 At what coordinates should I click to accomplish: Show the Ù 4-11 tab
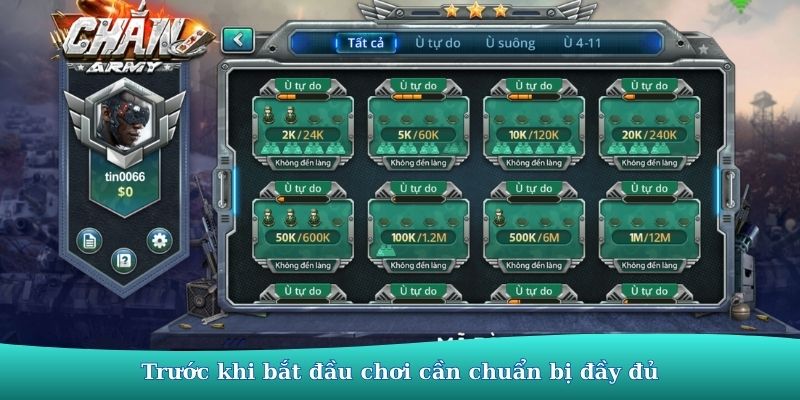pyautogui.click(x=582, y=43)
